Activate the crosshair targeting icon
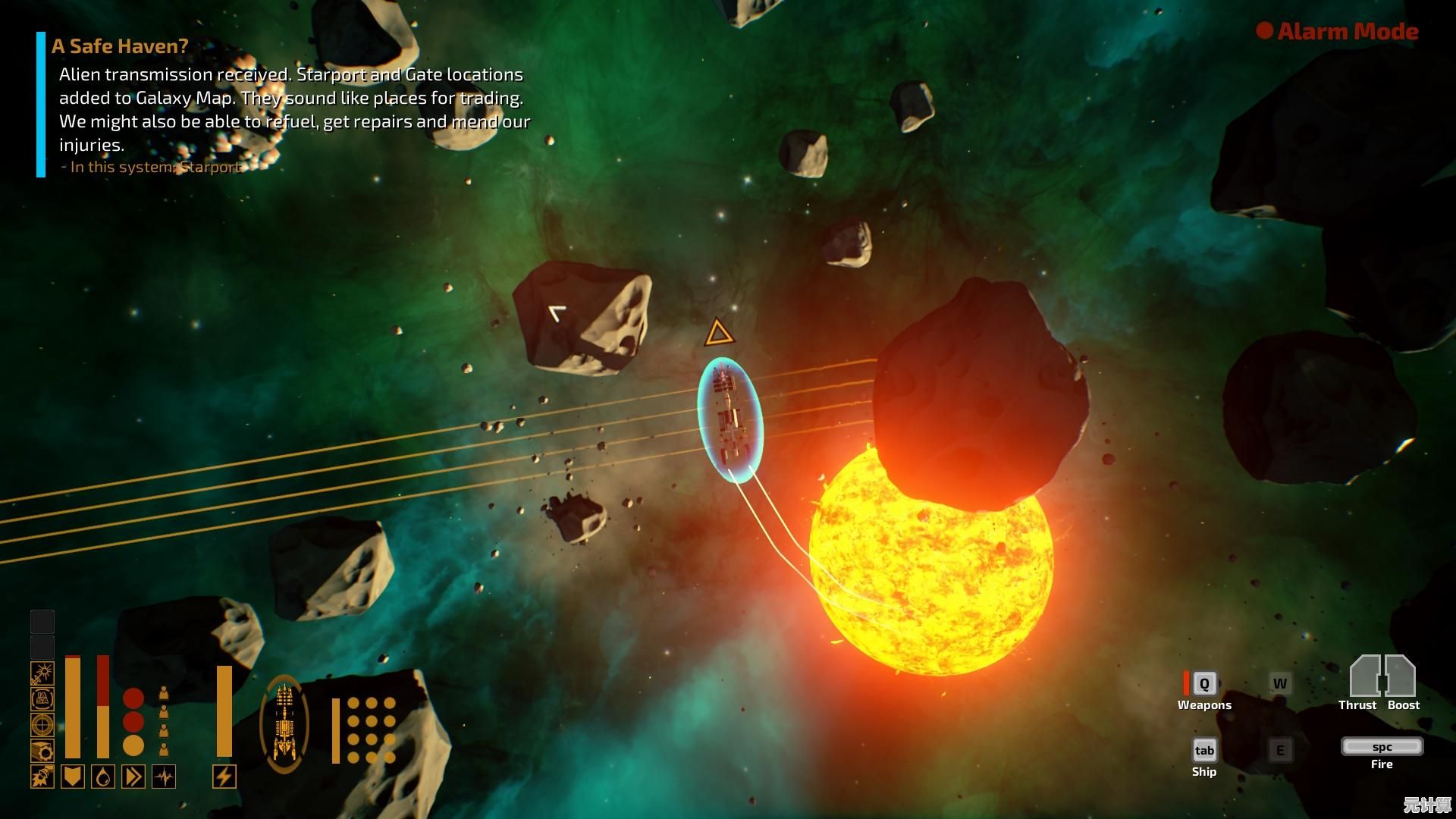 coord(42,724)
